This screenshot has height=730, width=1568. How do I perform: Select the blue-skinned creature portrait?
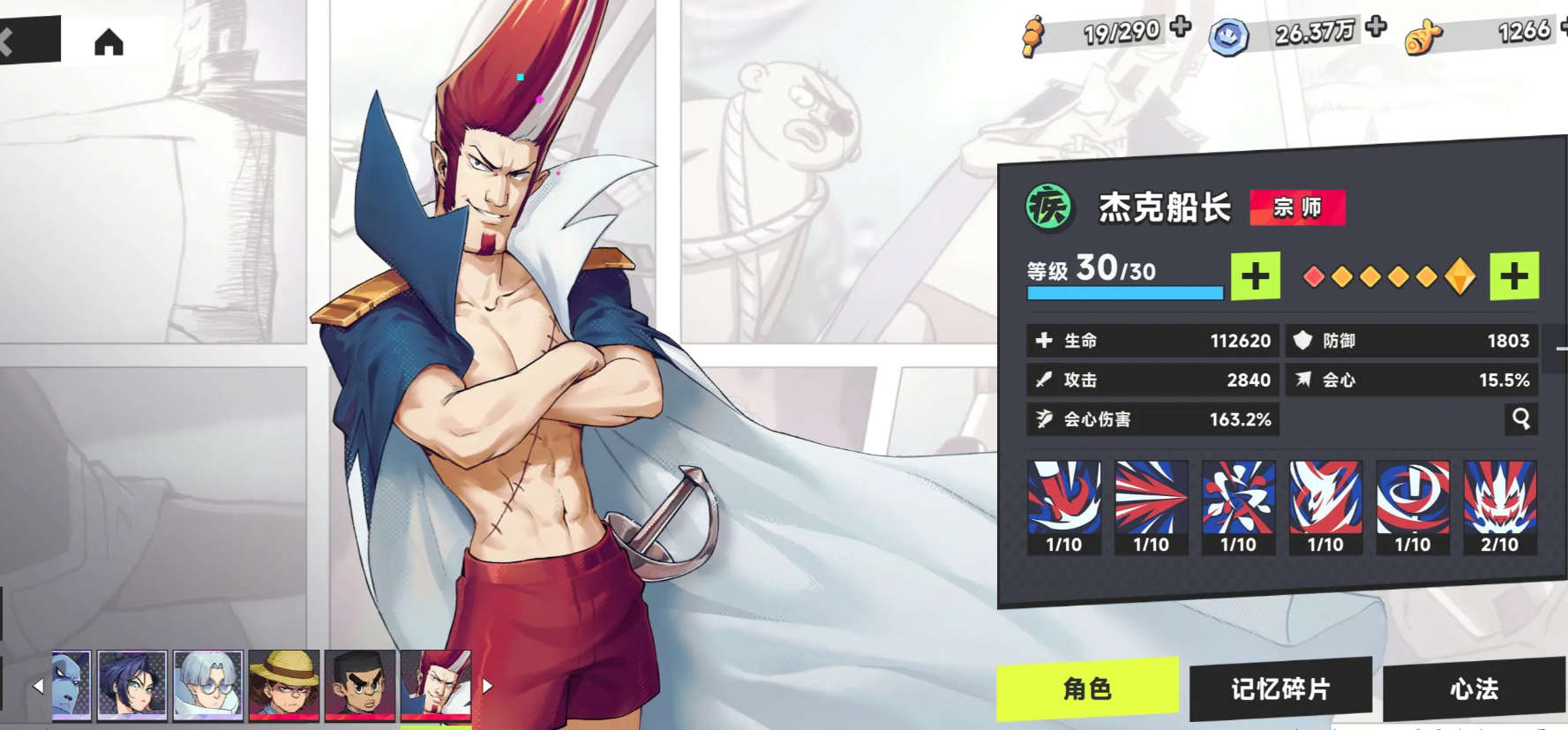coord(71,684)
